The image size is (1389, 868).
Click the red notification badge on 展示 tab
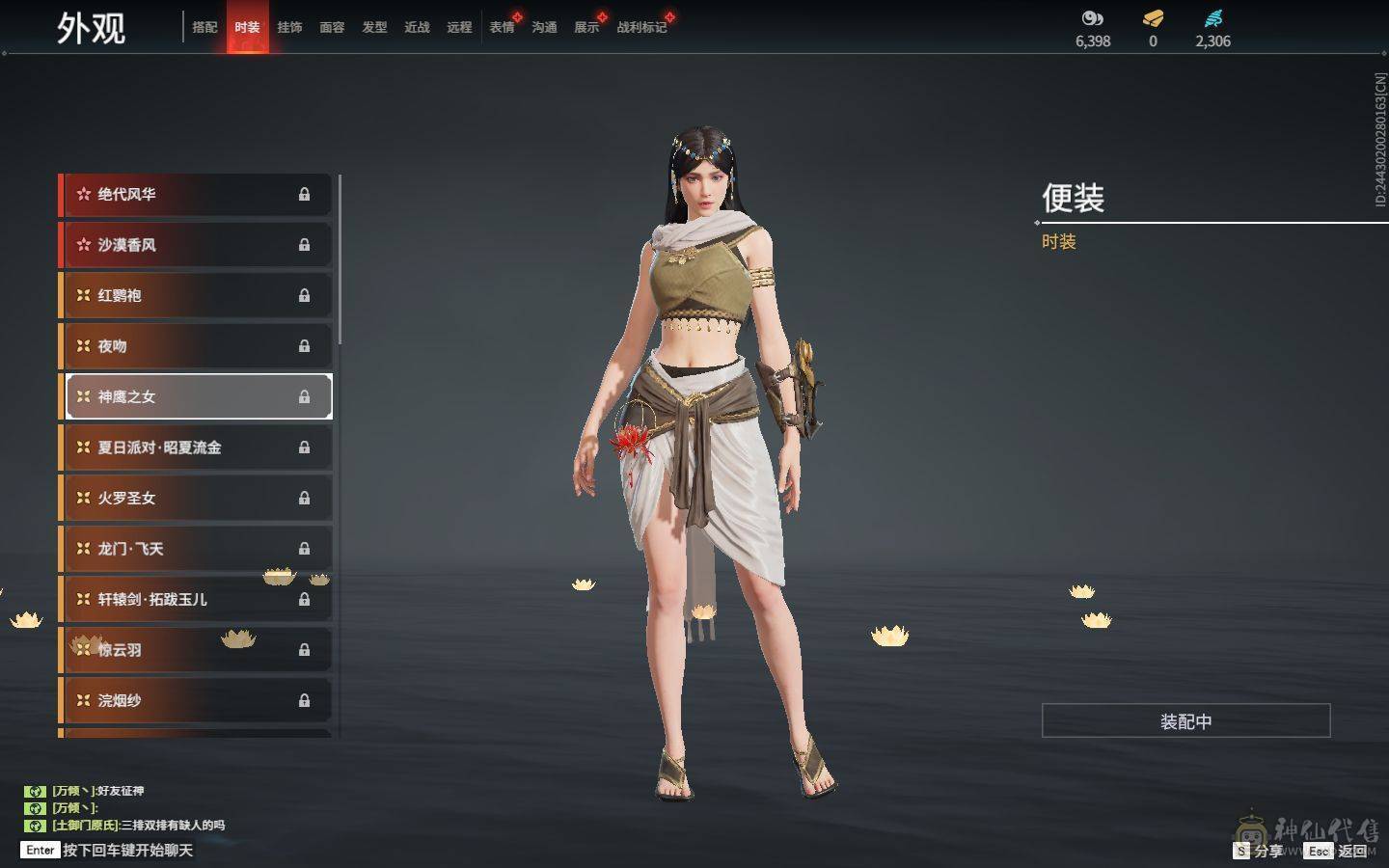(x=600, y=16)
